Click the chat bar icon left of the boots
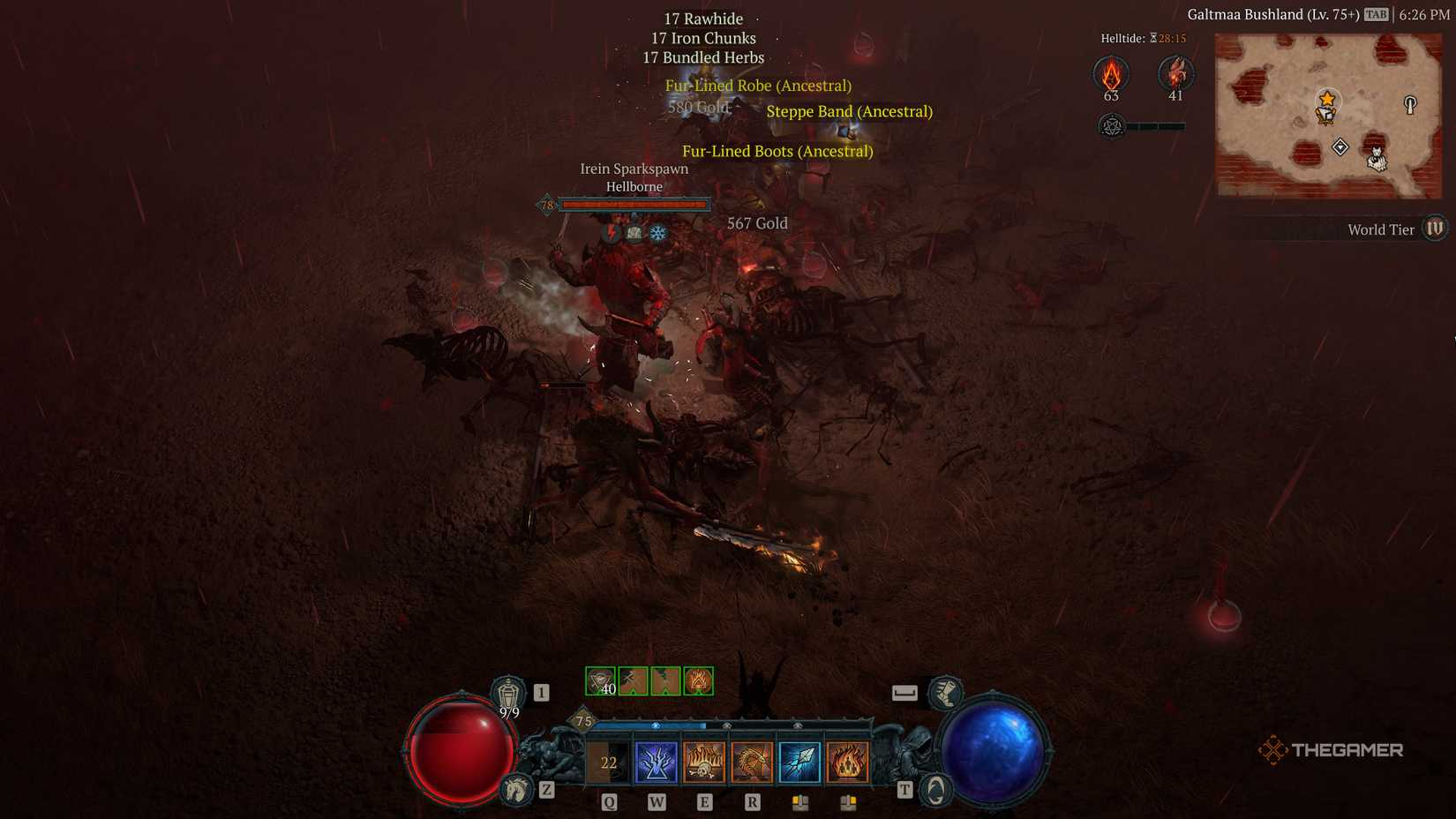This screenshot has width=1456, height=819. coord(904,692)
